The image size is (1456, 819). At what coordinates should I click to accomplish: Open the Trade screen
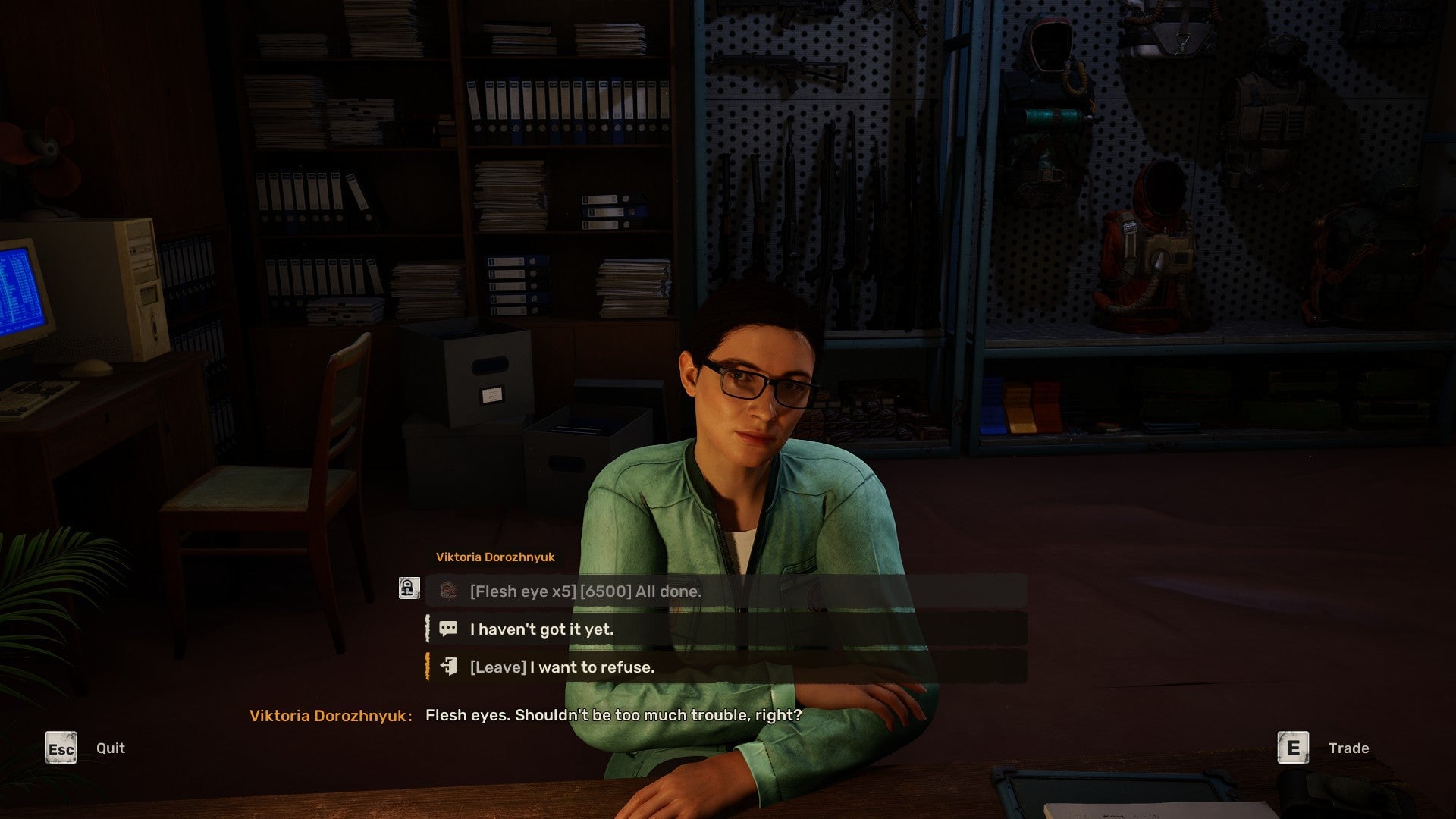[1348, 747]
